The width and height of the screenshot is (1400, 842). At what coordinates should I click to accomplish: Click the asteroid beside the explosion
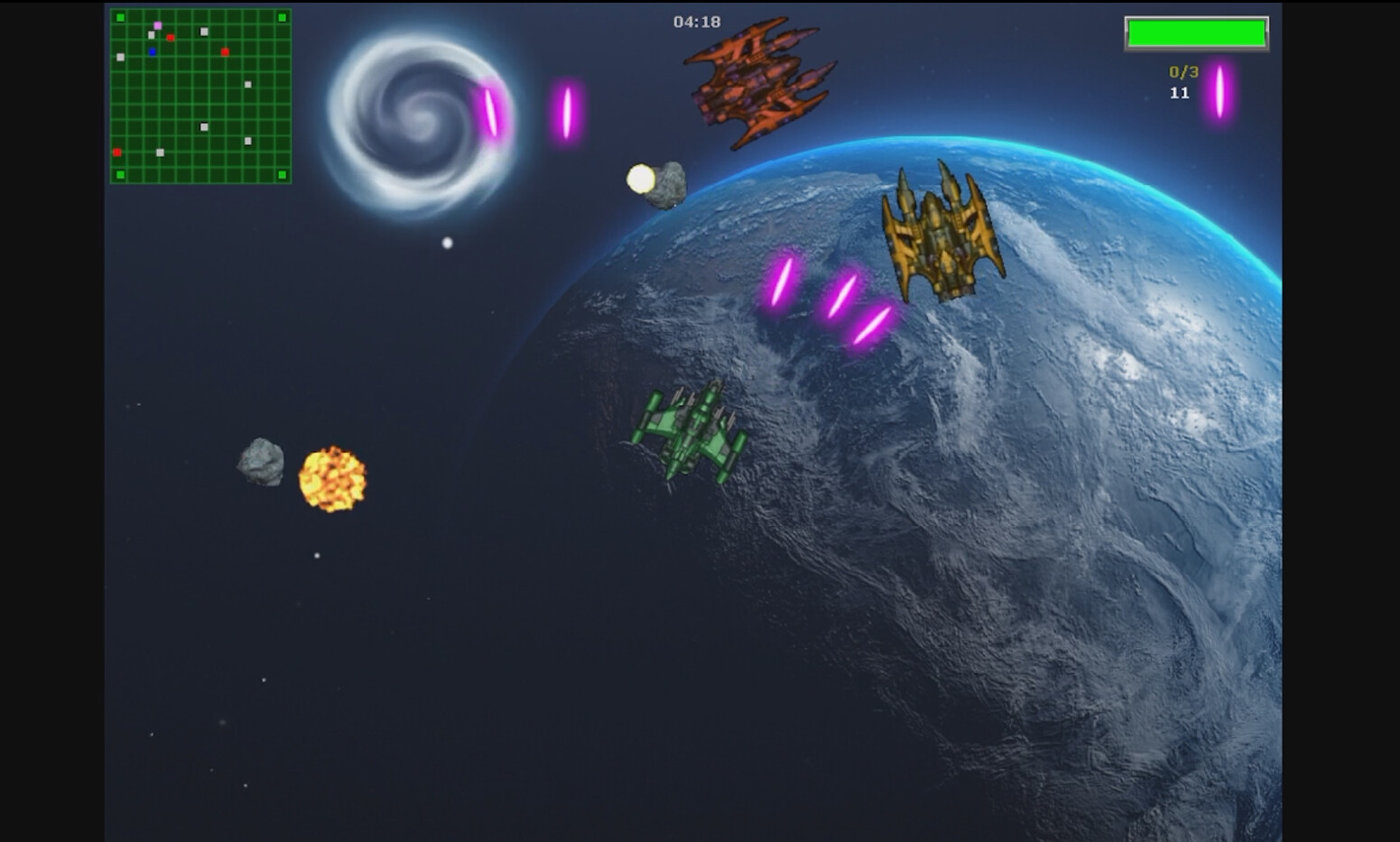click(259, 460)
